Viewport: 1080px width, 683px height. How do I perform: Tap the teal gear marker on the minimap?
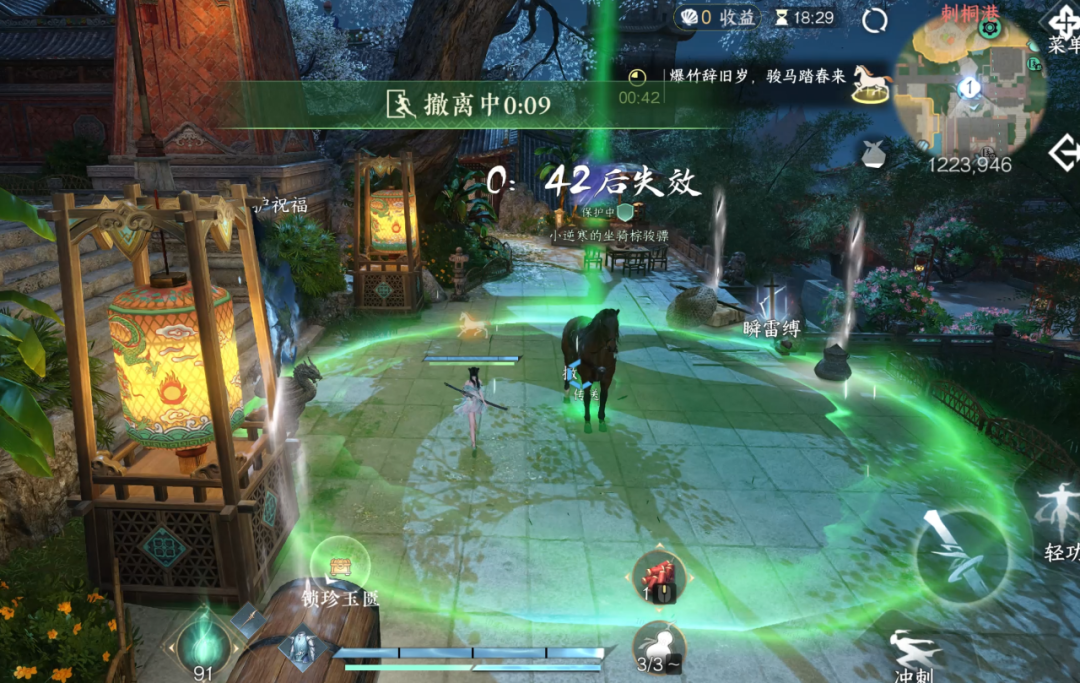[x=990, y=28]
